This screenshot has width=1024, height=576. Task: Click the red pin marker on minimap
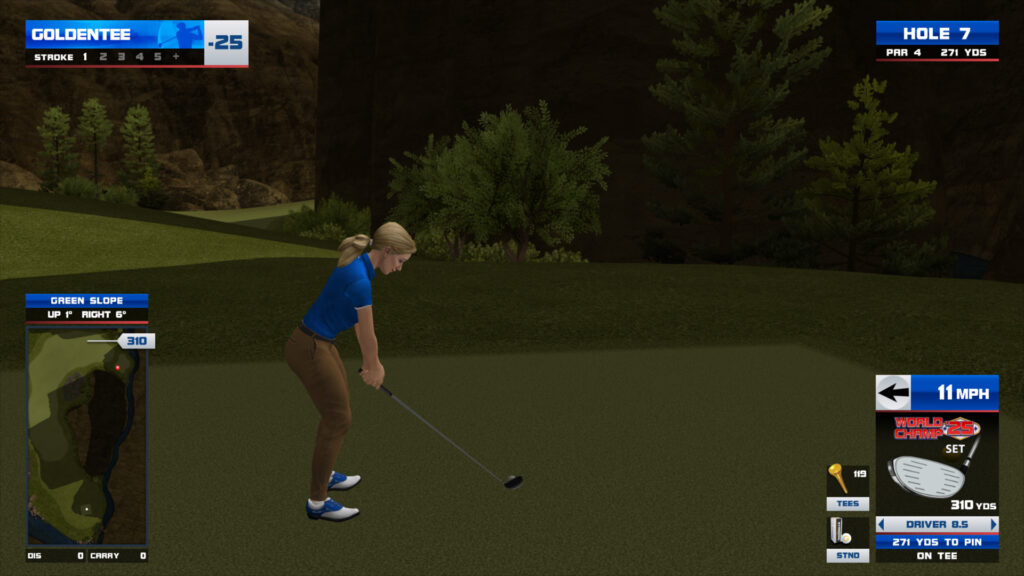[118, 368]
